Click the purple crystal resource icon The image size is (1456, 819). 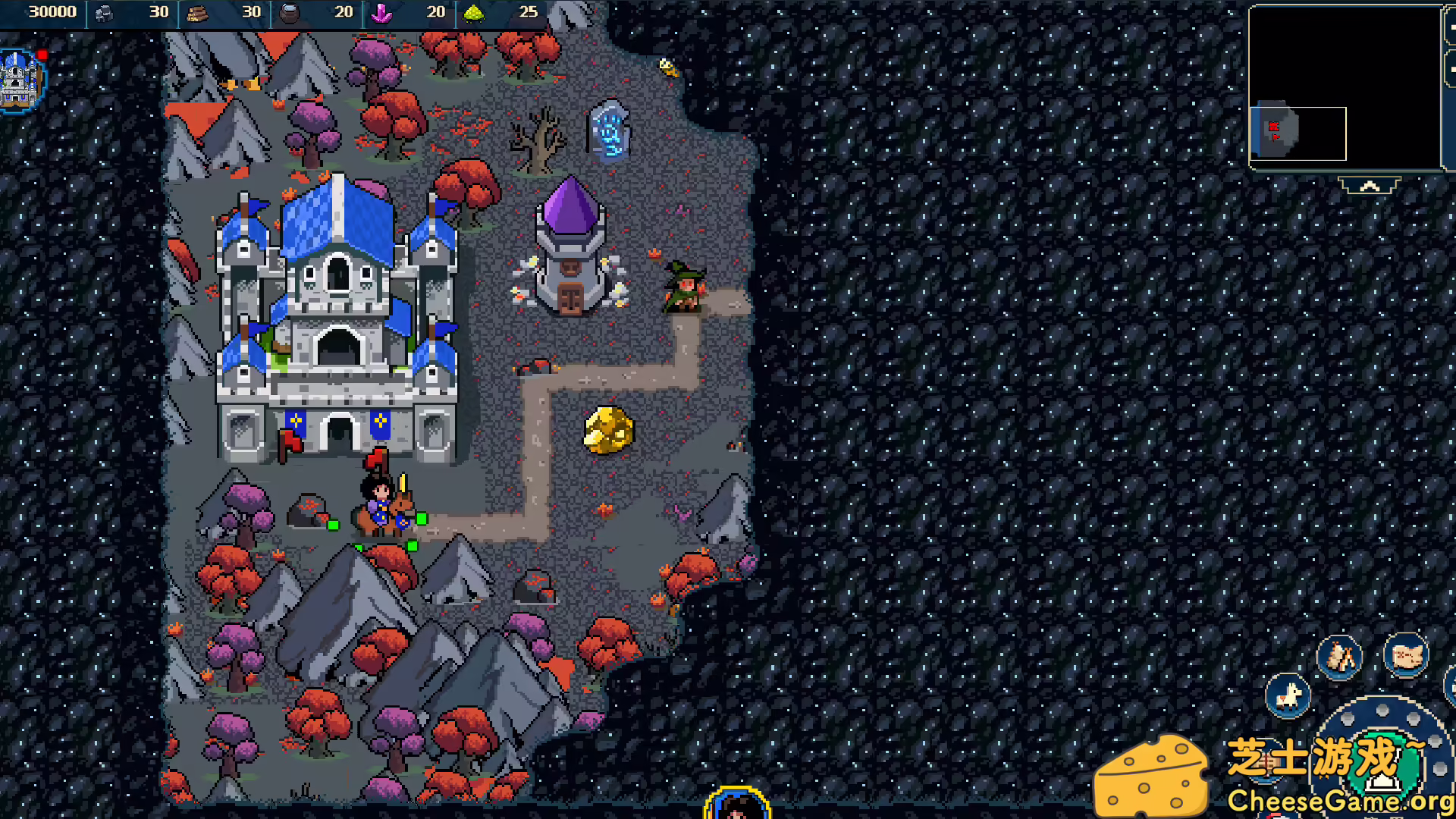383,12
